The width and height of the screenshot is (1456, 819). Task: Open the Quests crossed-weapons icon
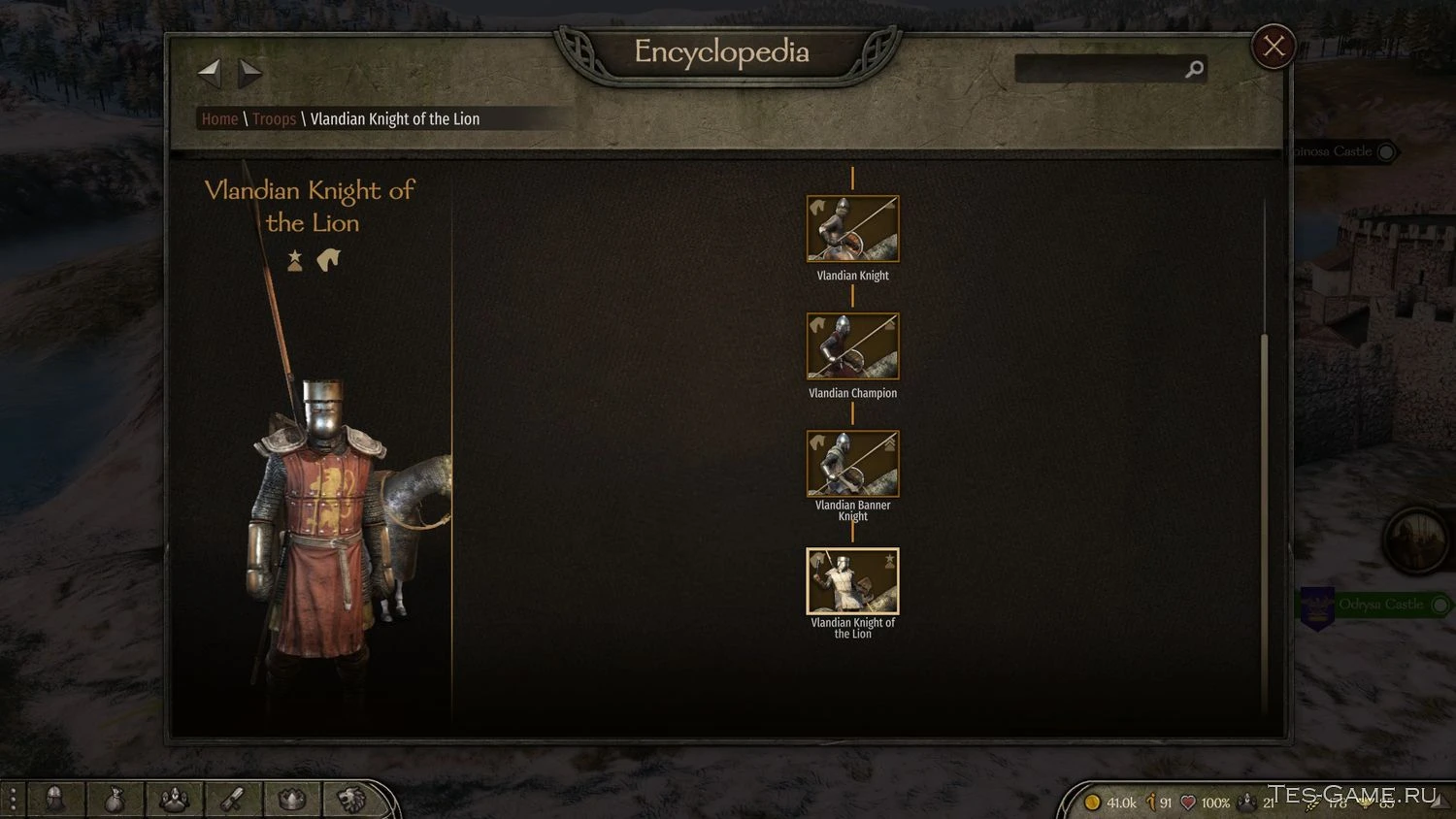click(x=233, y=799)
